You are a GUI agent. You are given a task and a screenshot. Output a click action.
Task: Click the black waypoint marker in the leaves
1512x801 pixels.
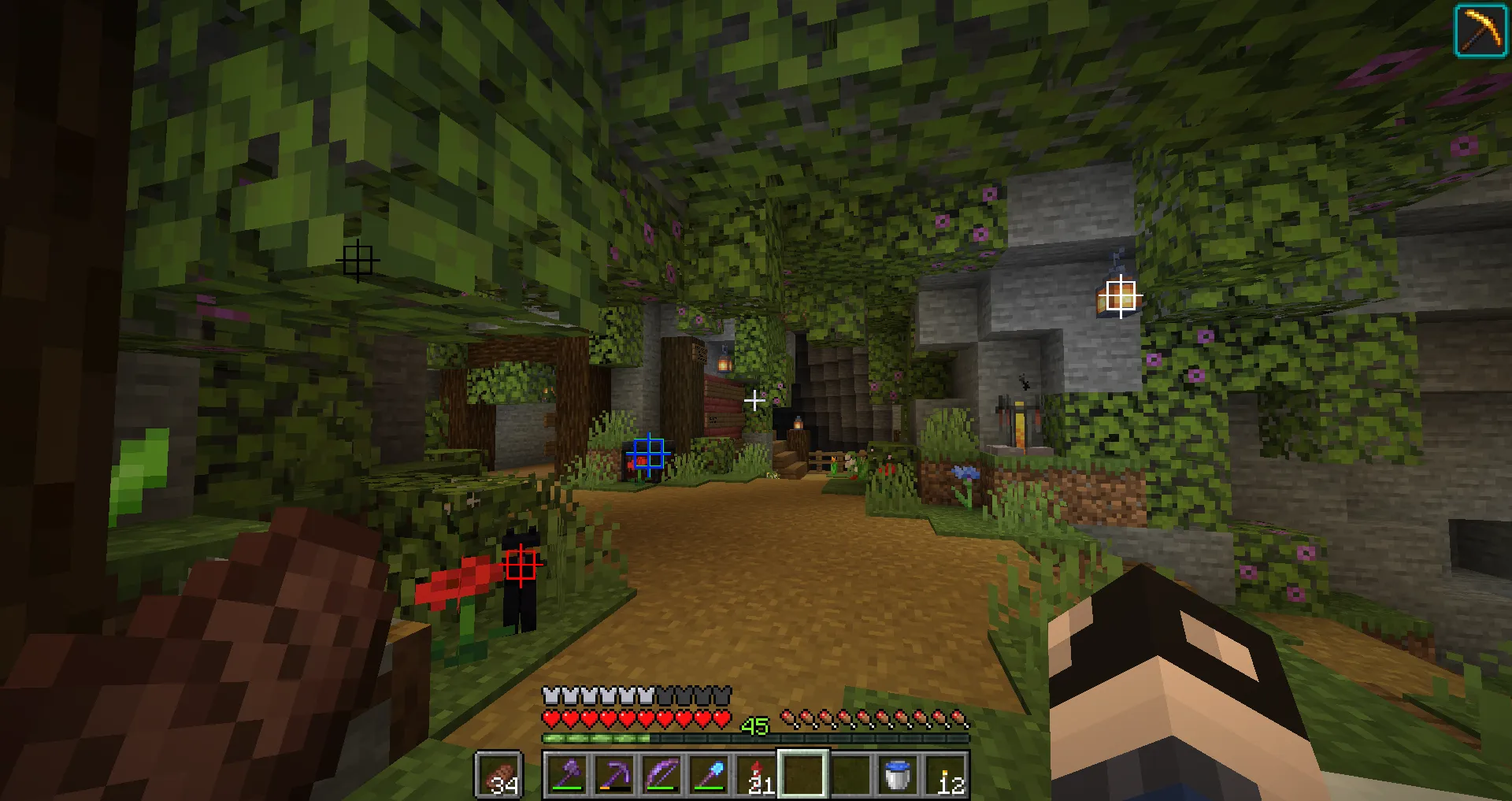[x=359, y=260]
